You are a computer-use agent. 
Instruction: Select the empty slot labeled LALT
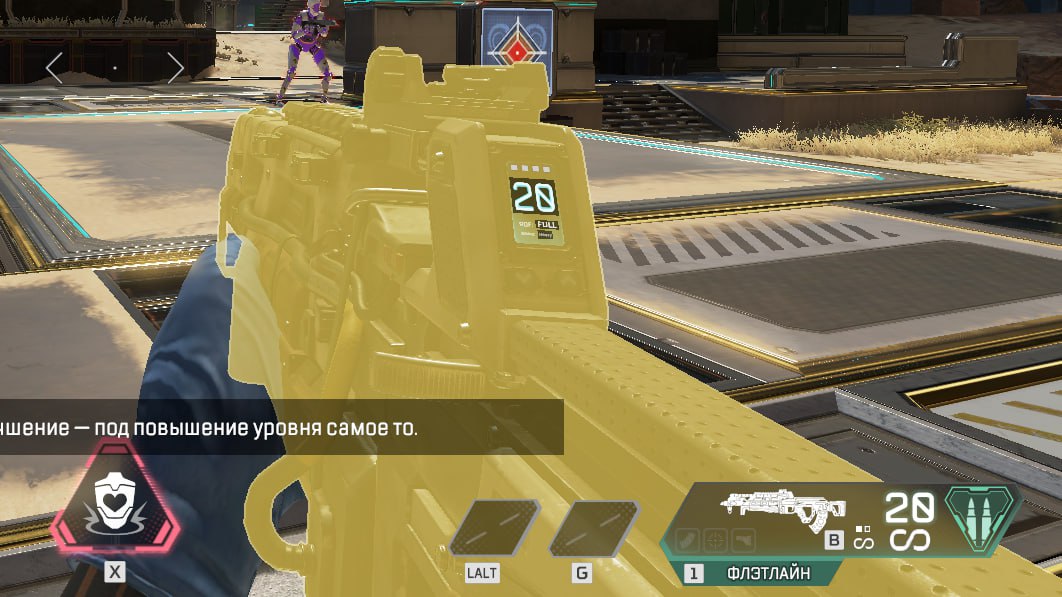493,529
